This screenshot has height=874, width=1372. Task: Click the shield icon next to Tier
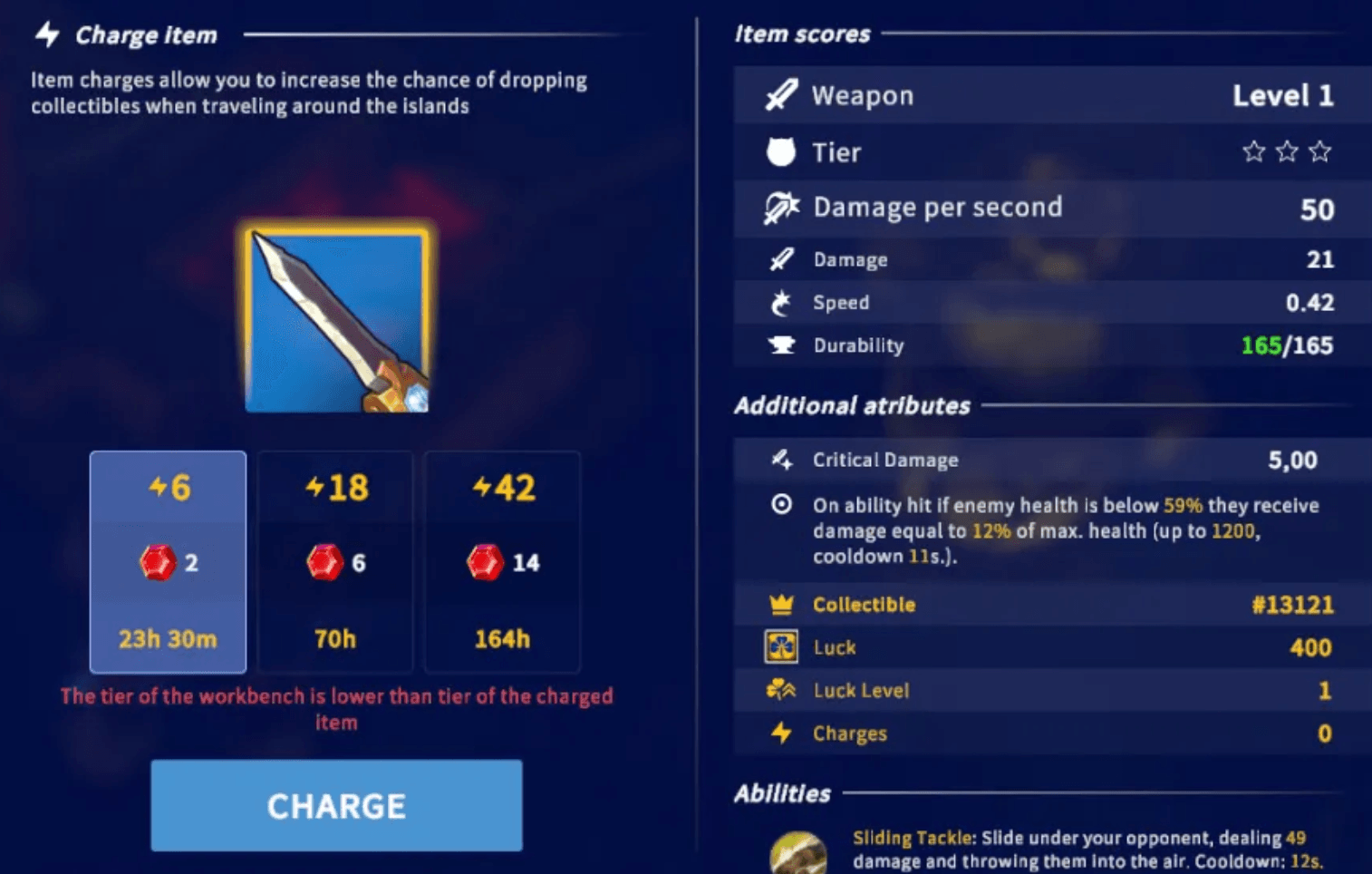click(781, 151)
